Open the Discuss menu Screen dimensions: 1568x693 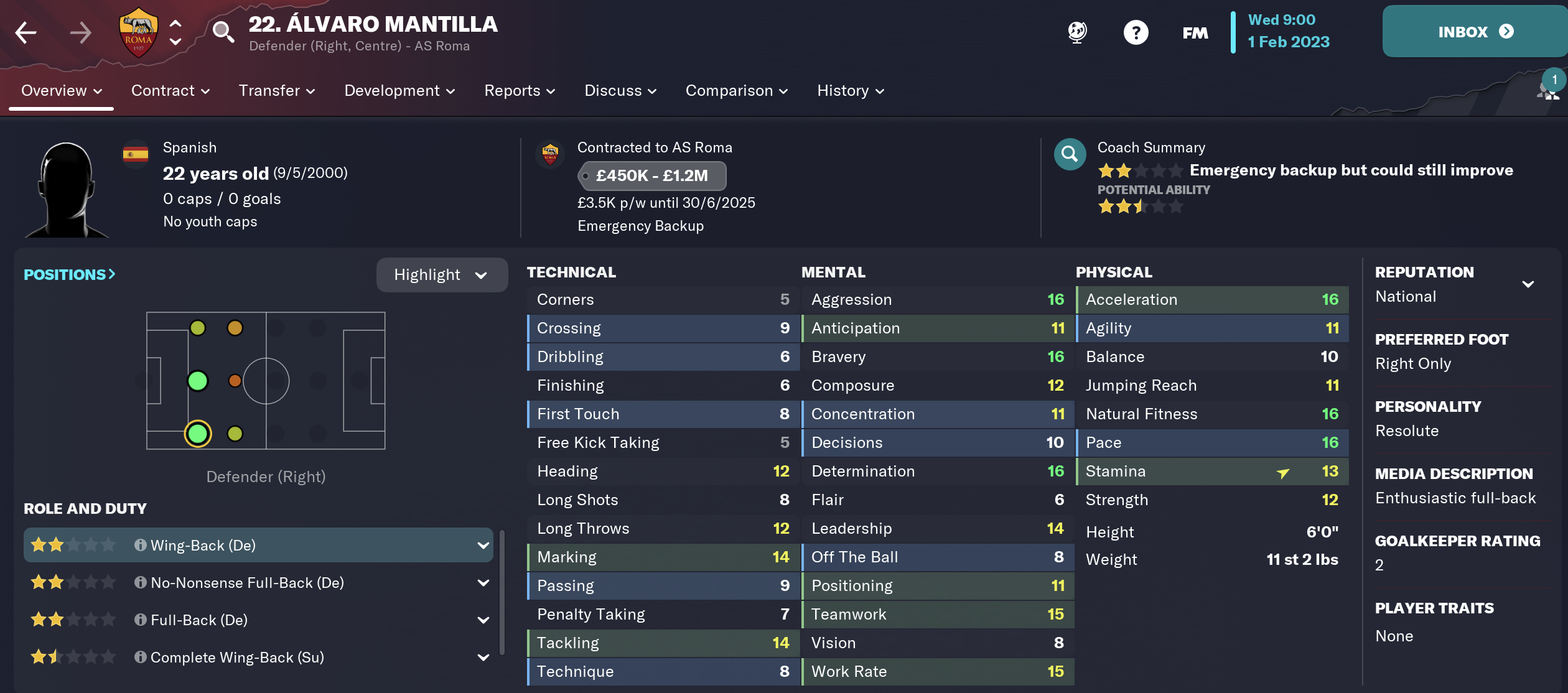(x=620, y=91)
